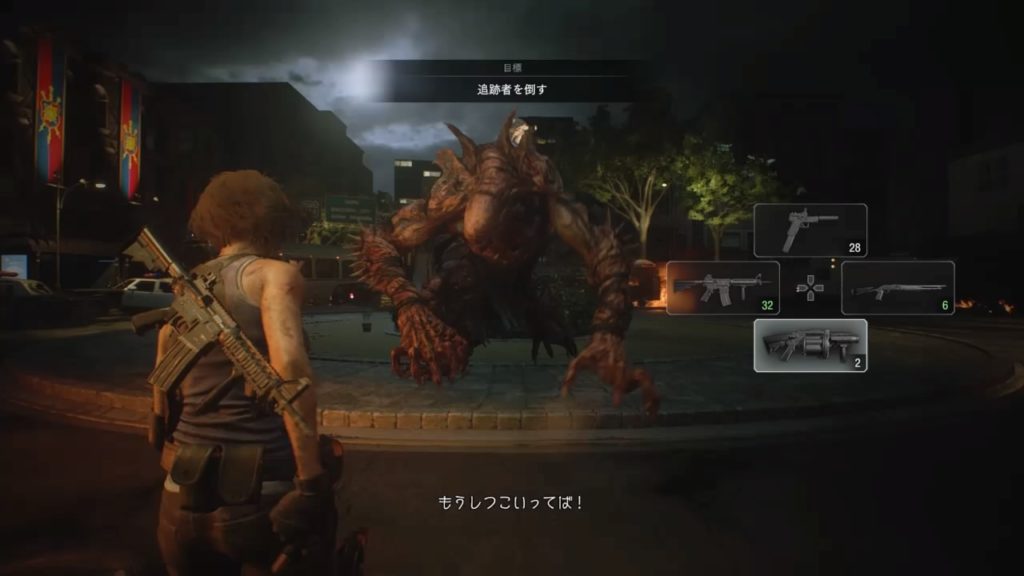Click the objective tracker banner

(x=511, y=81)
